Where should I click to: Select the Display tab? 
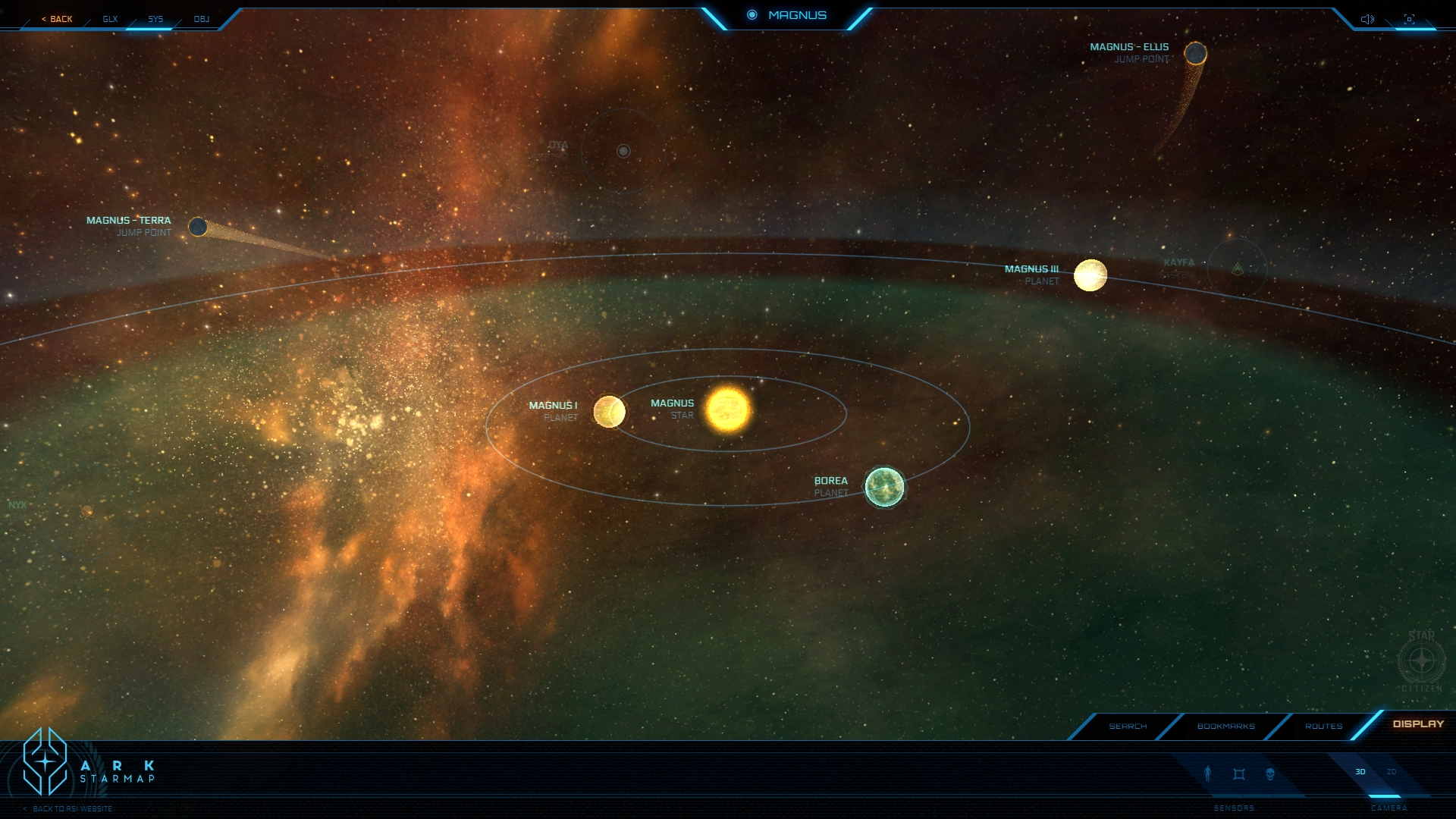(x=1418, y=724)
